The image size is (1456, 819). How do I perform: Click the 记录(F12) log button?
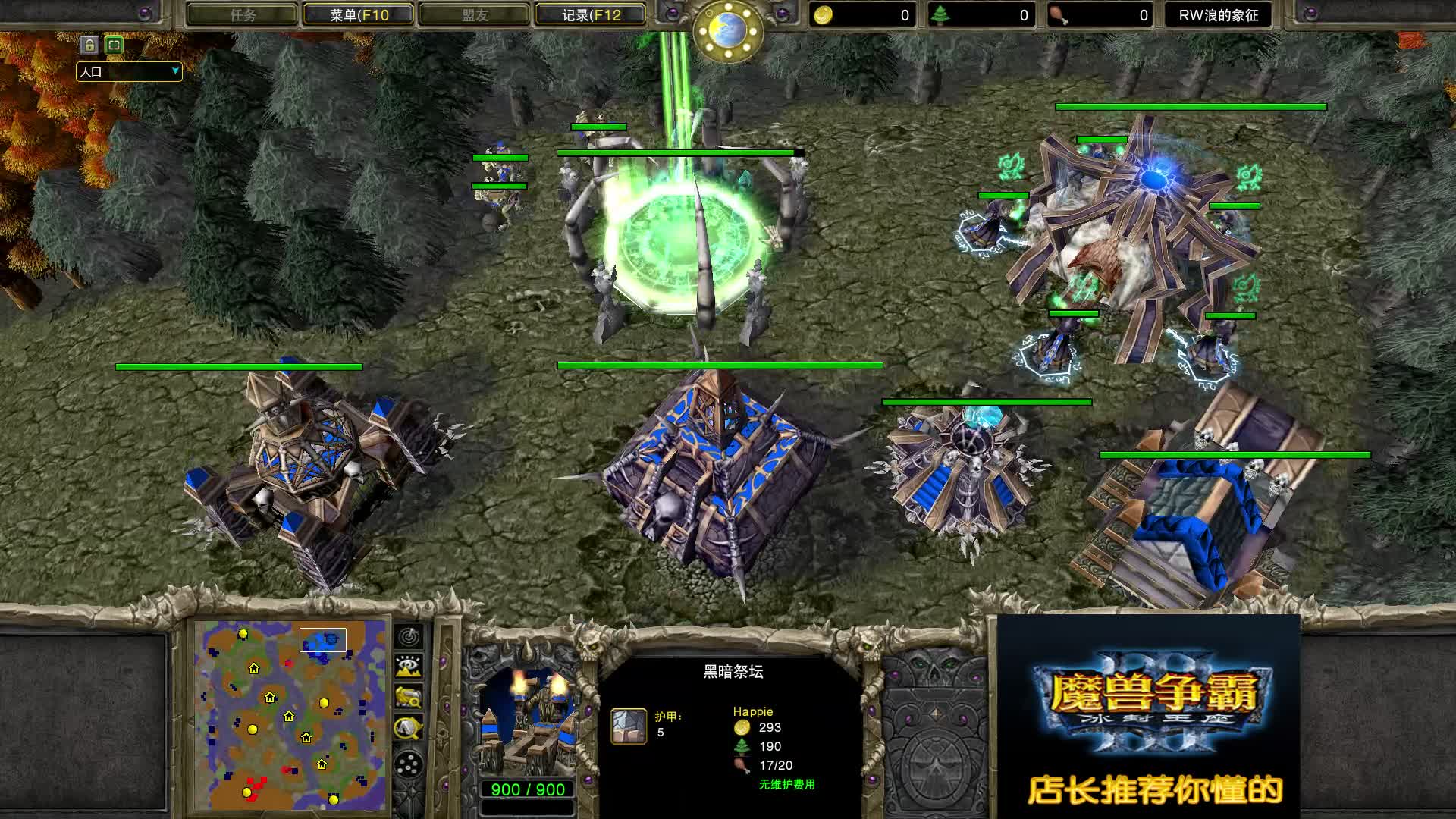pyautogui.click(x=590, y=14)
